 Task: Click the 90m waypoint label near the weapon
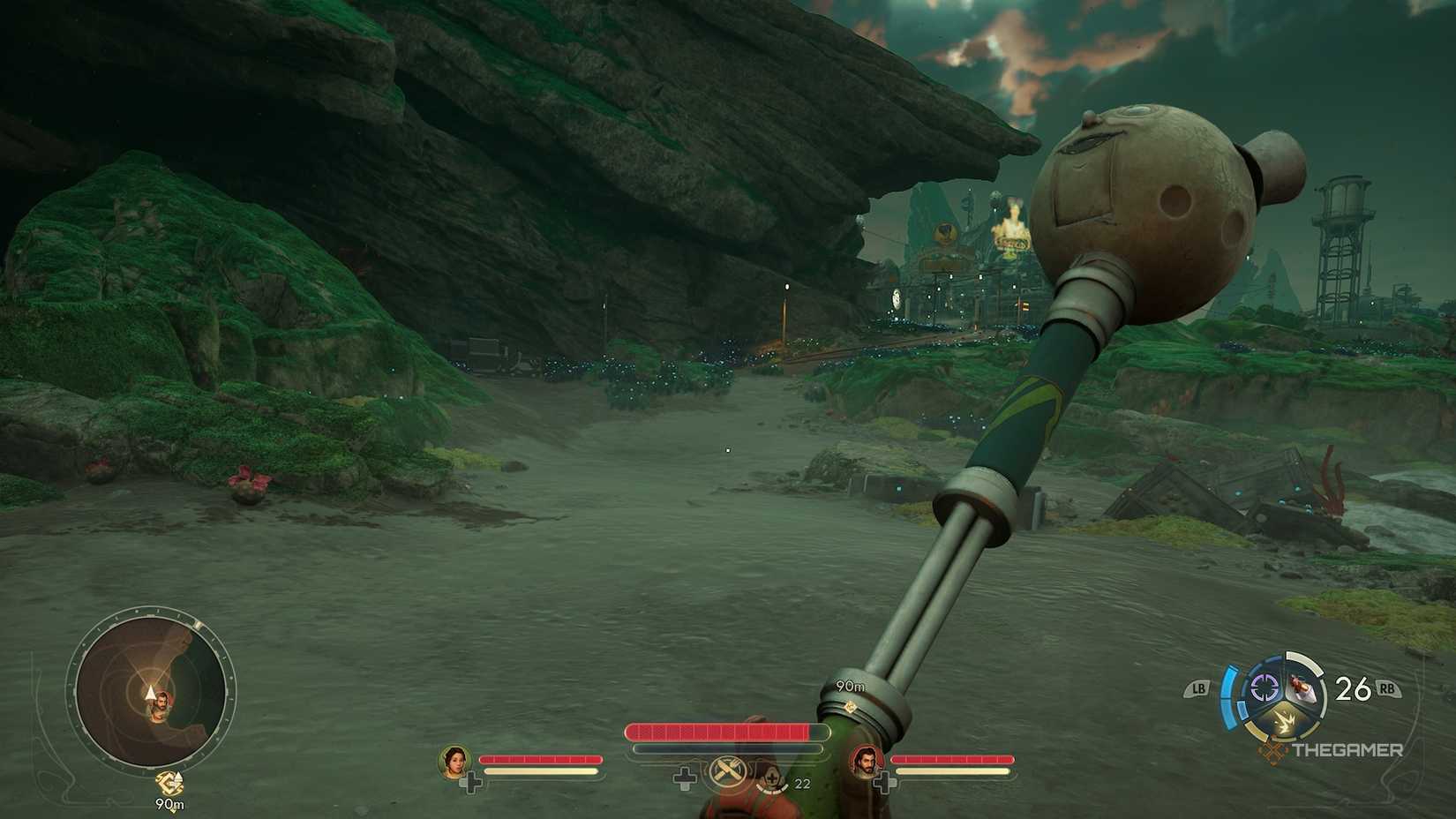[849, 684]
